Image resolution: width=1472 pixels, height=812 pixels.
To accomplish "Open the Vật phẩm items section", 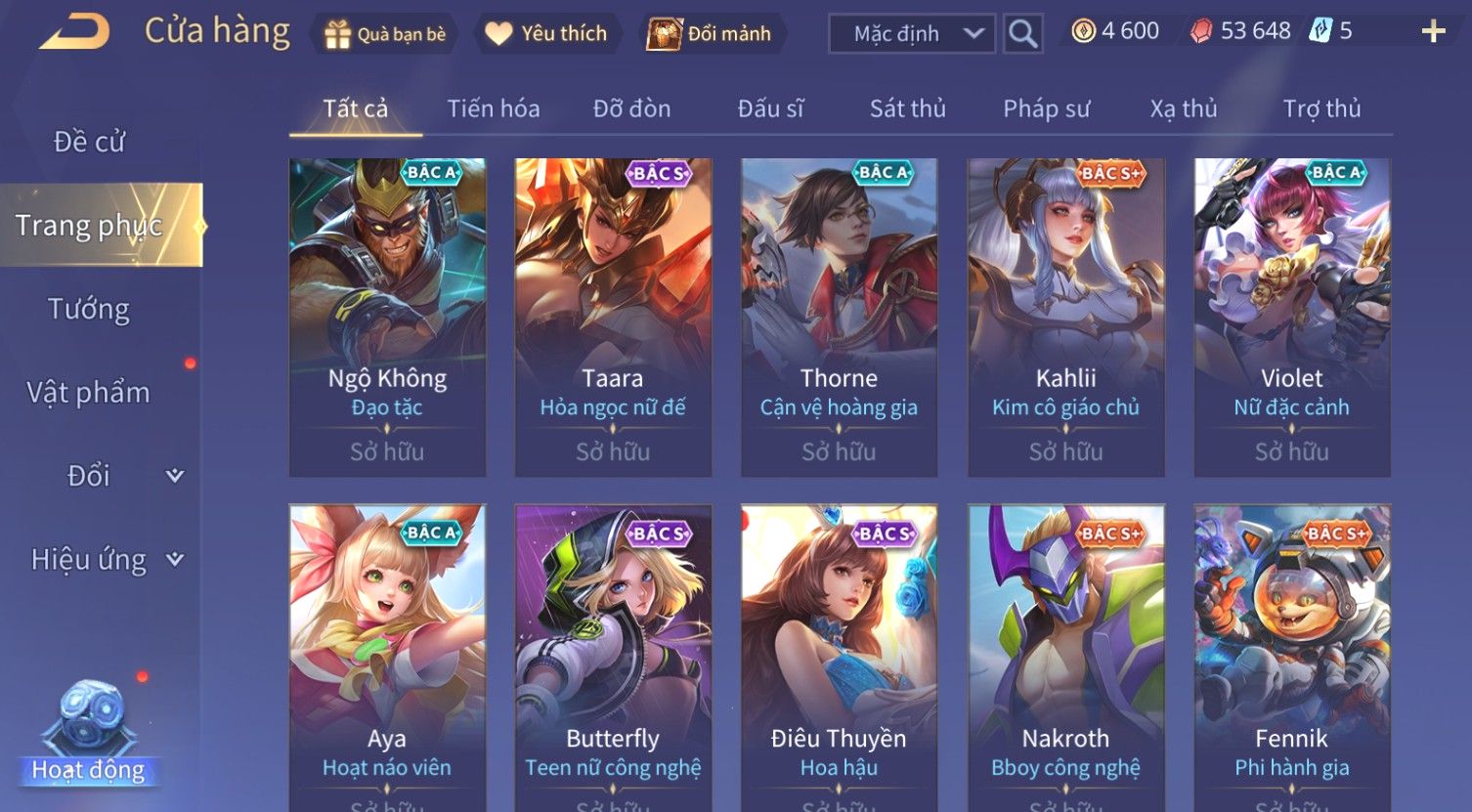I will click(89, 392).
